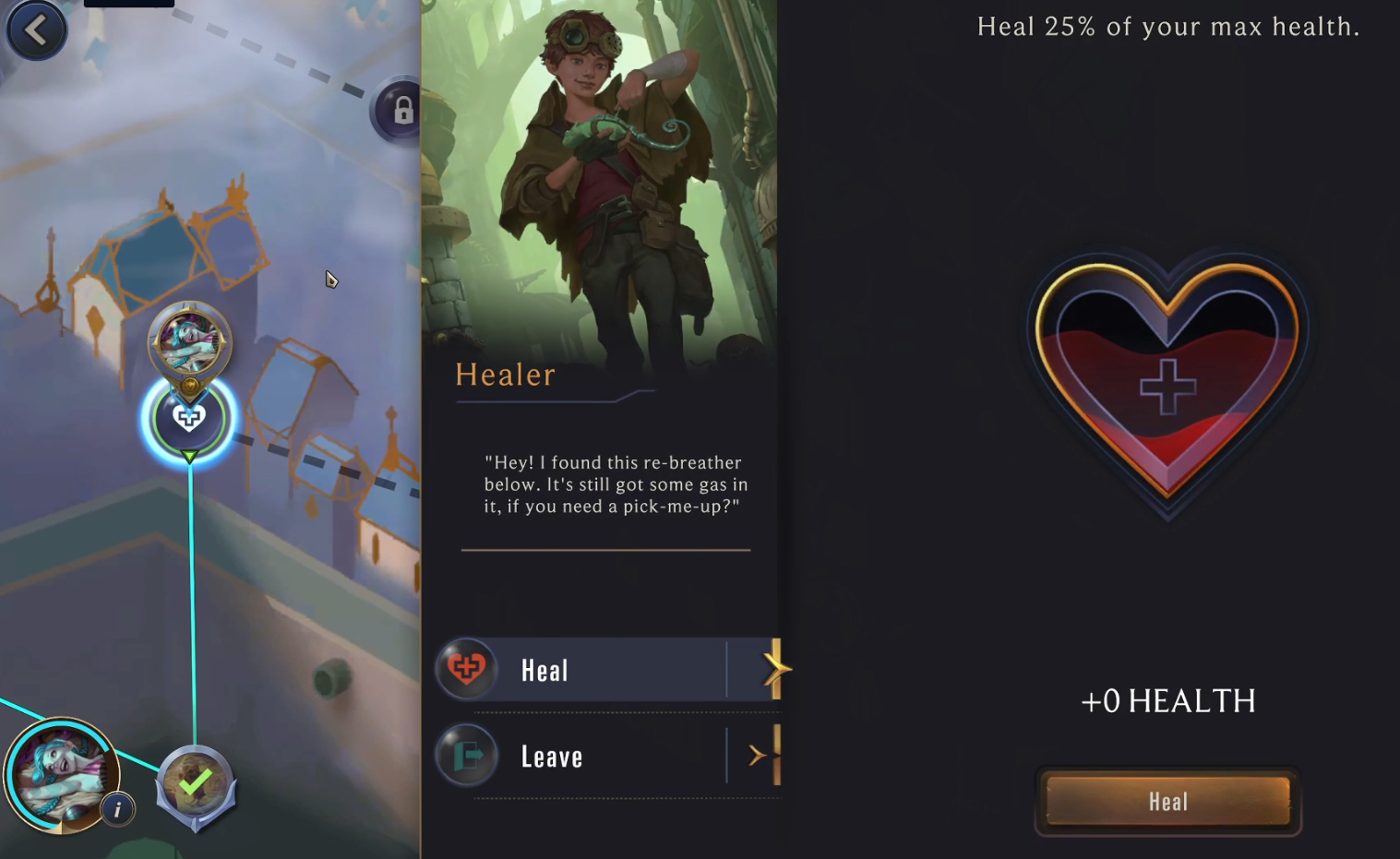This screenshot has height=859, width=1400.
Task: Select the red heart Heal icon
Action: (x=467, y=669)
